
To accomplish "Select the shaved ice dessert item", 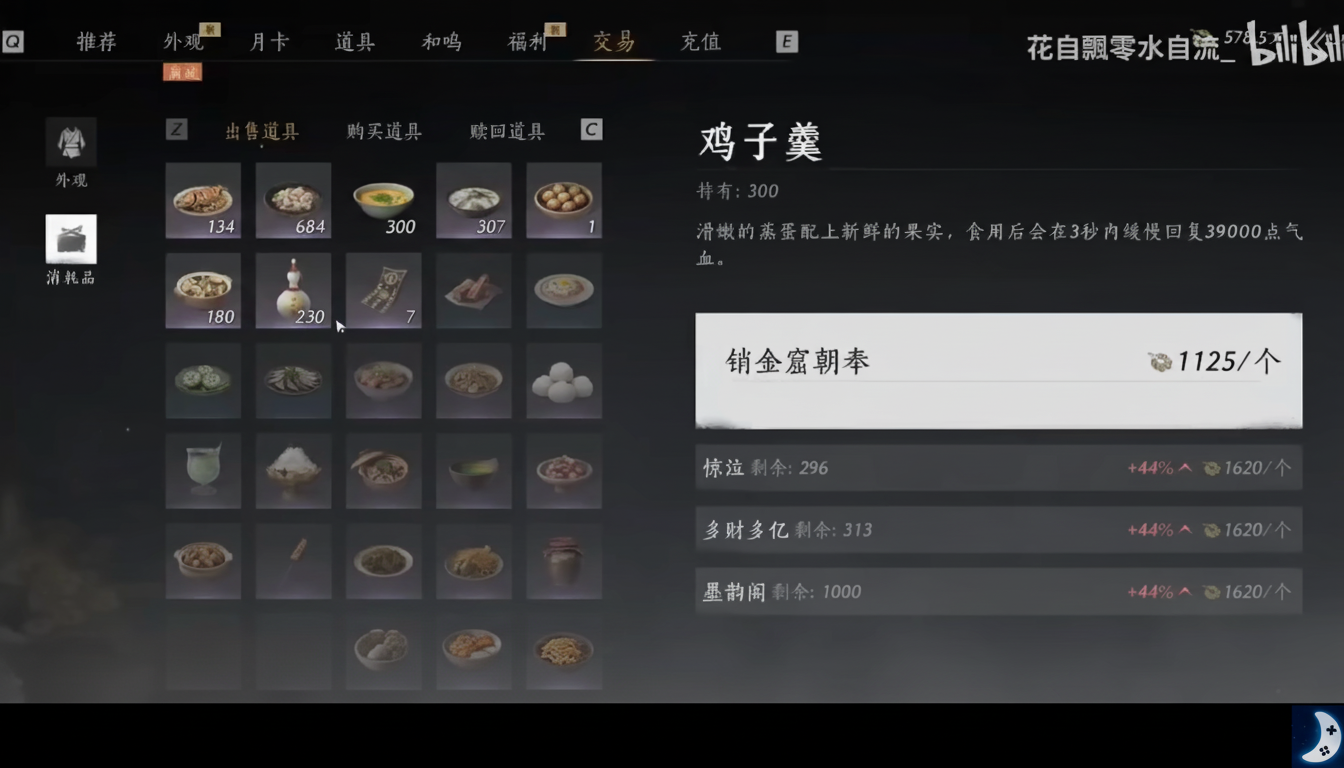I will click(293, 471).
